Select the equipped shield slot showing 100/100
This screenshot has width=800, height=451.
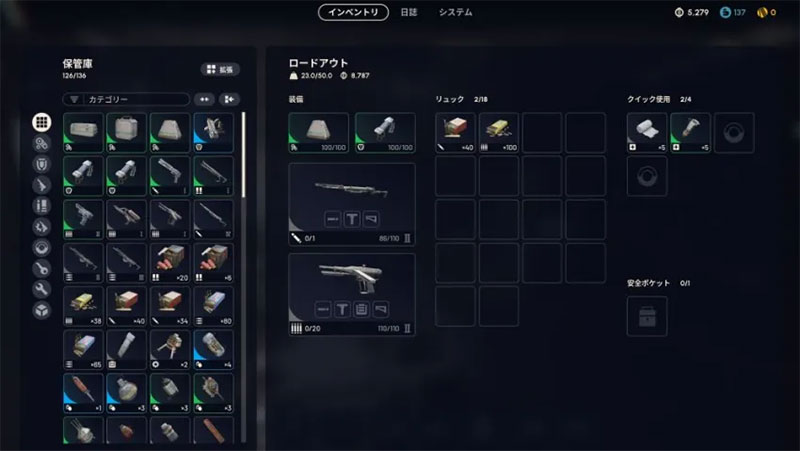[385, 133]
